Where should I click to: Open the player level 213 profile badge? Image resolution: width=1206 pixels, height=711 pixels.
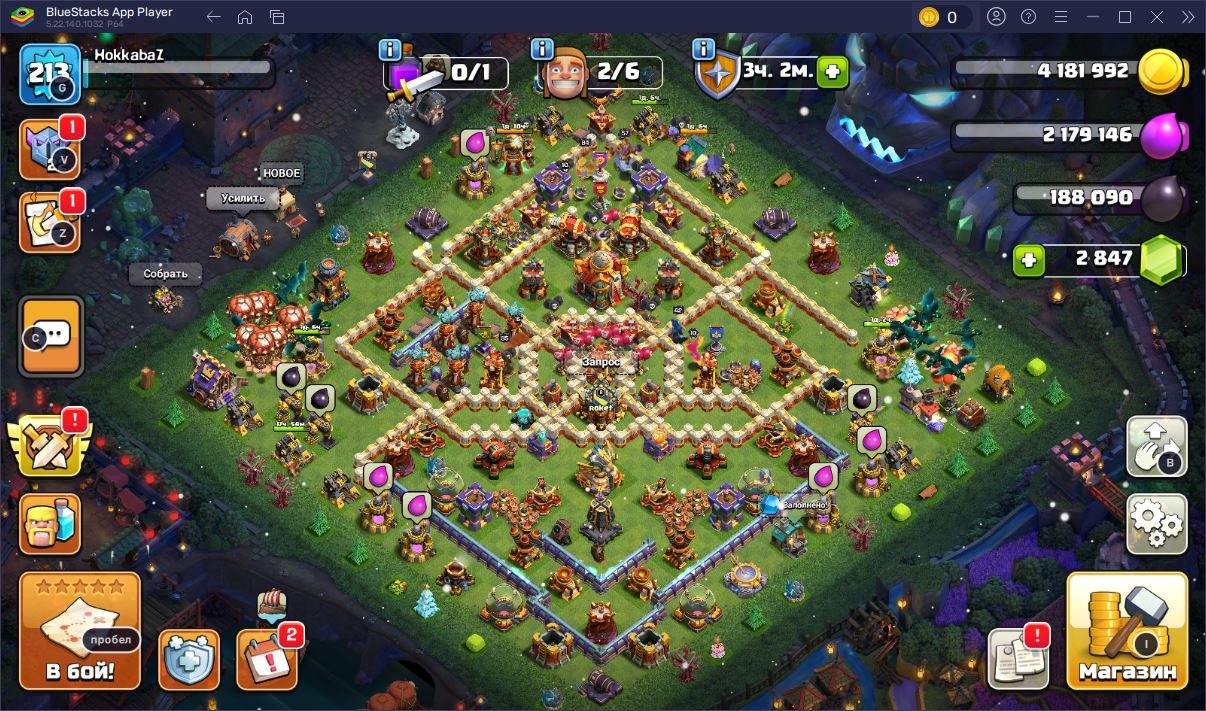coord(50,74)
